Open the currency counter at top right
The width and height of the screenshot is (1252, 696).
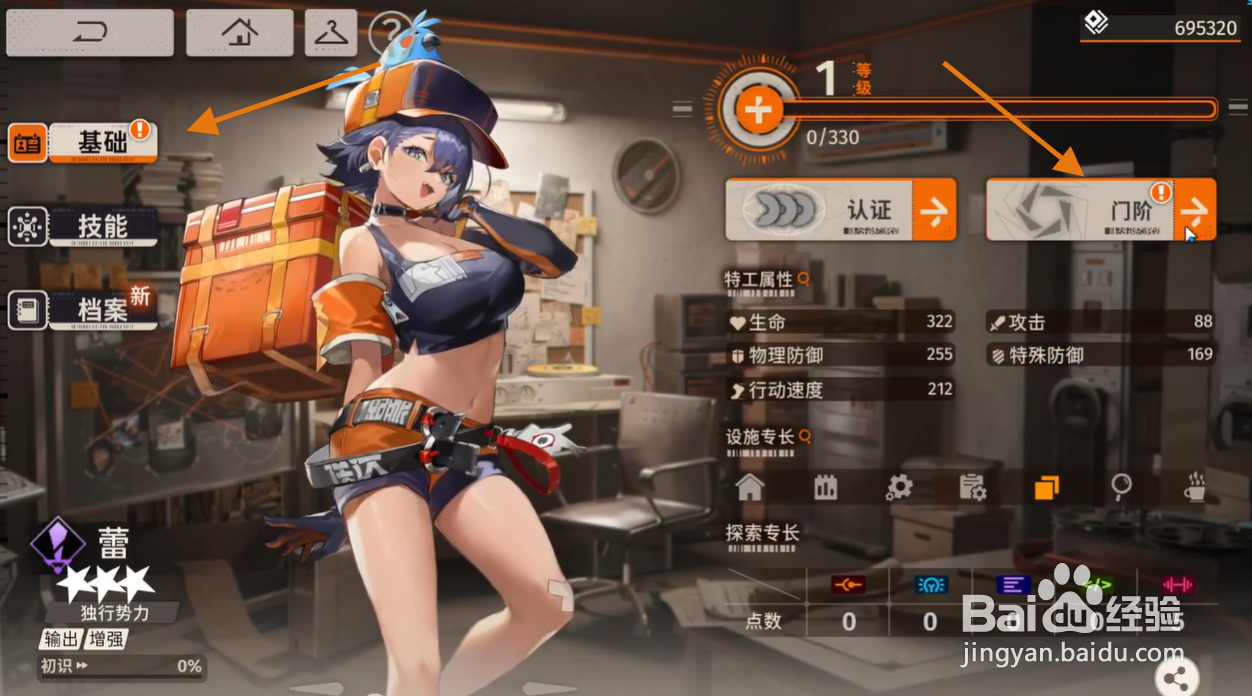coord(1164,26)
